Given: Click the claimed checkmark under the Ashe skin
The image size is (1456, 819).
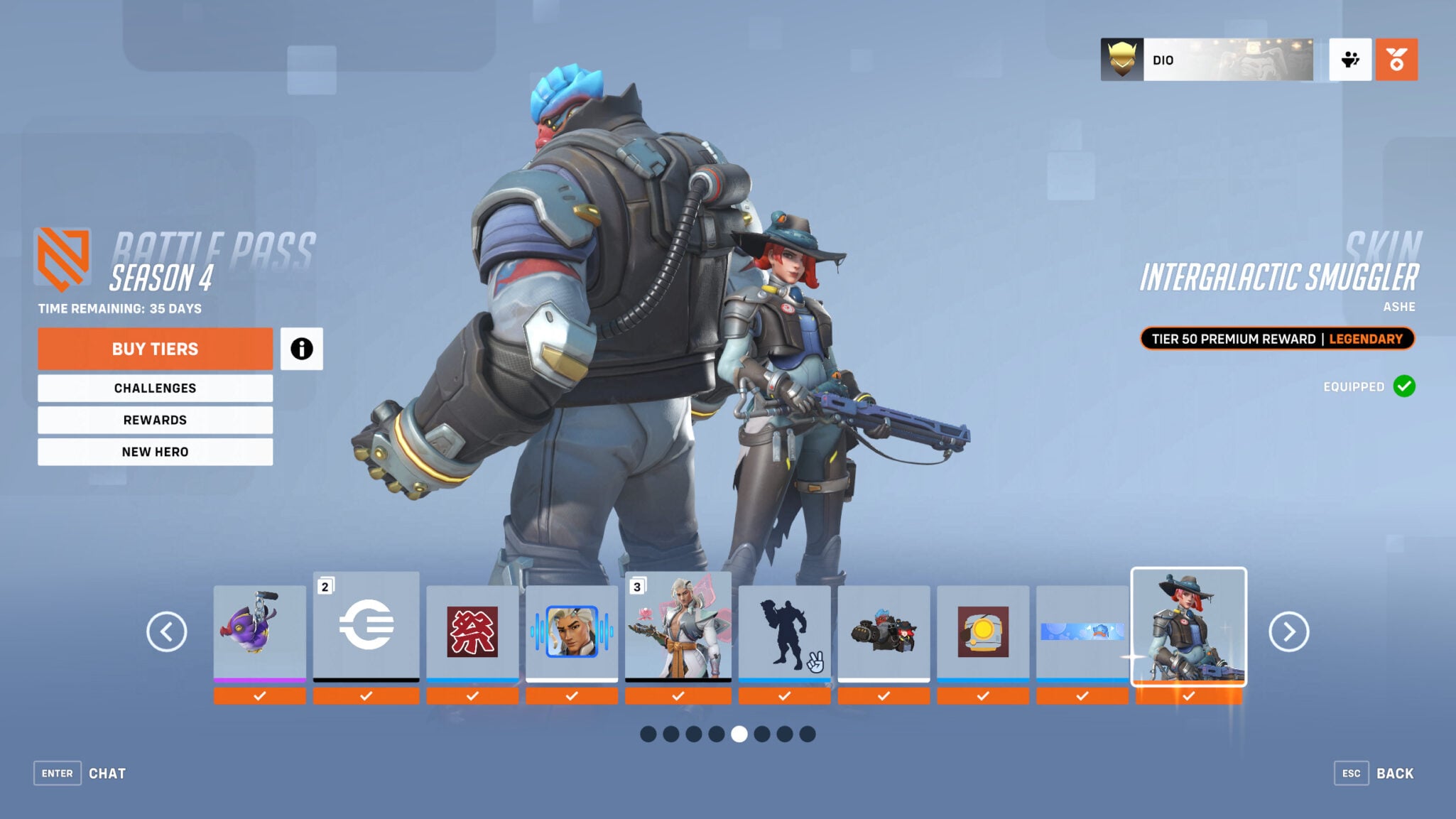Looking at the screenshot, I should 1188,694.
